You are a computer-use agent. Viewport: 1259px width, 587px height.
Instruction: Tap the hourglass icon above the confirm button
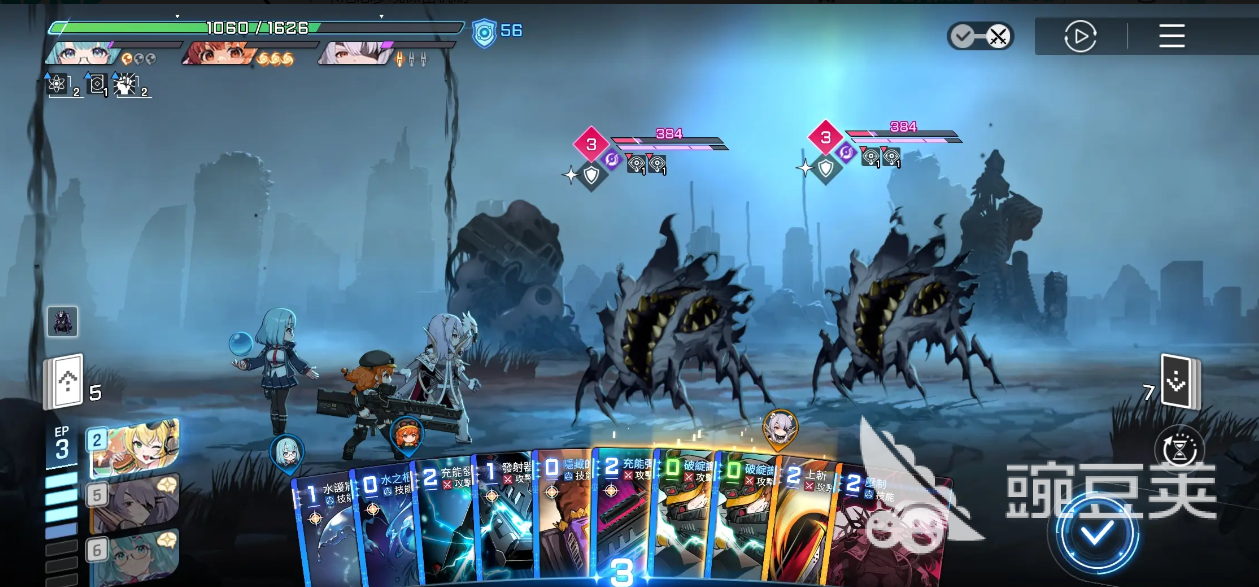1180,450
